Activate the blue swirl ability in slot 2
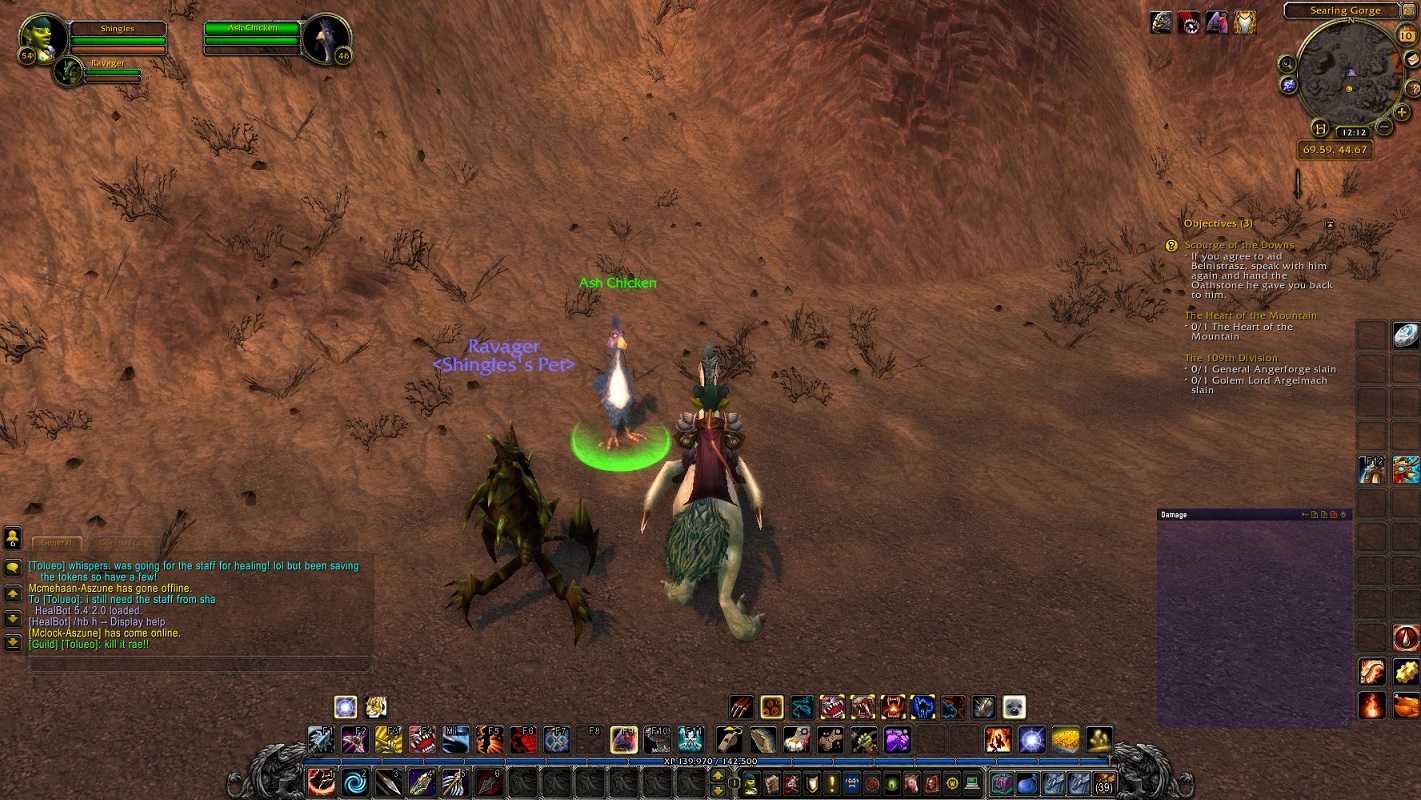 coord(355,782)
